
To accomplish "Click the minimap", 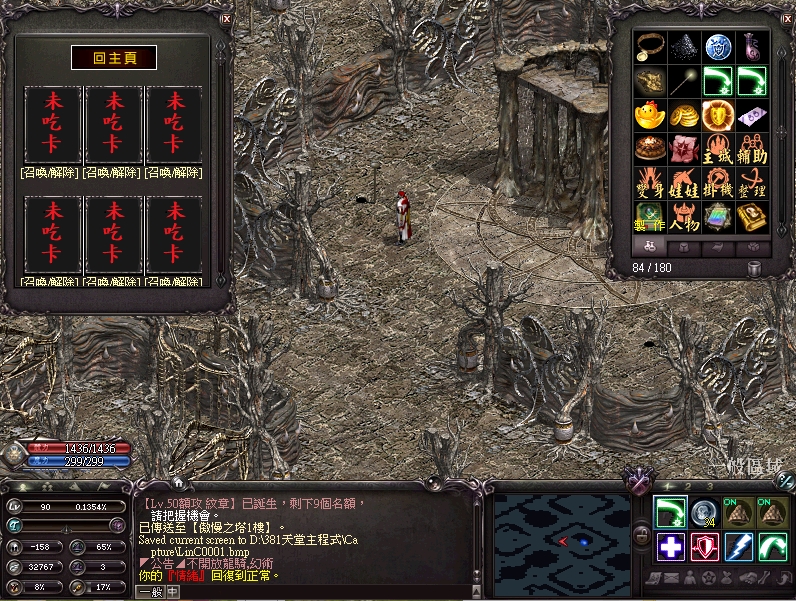I will click(x=561, y=540).
